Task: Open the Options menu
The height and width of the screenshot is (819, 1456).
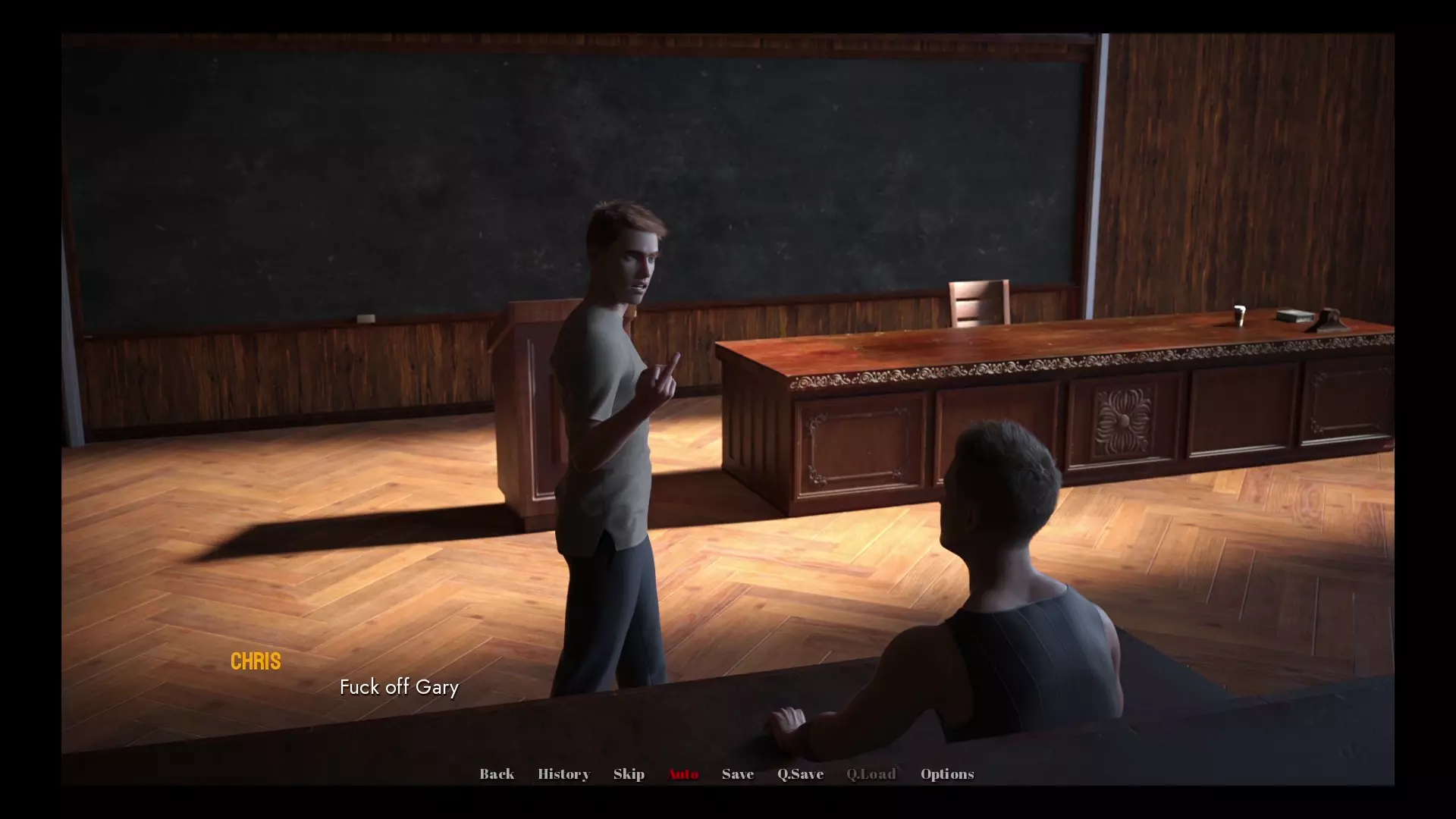Action: click(947, 773)
